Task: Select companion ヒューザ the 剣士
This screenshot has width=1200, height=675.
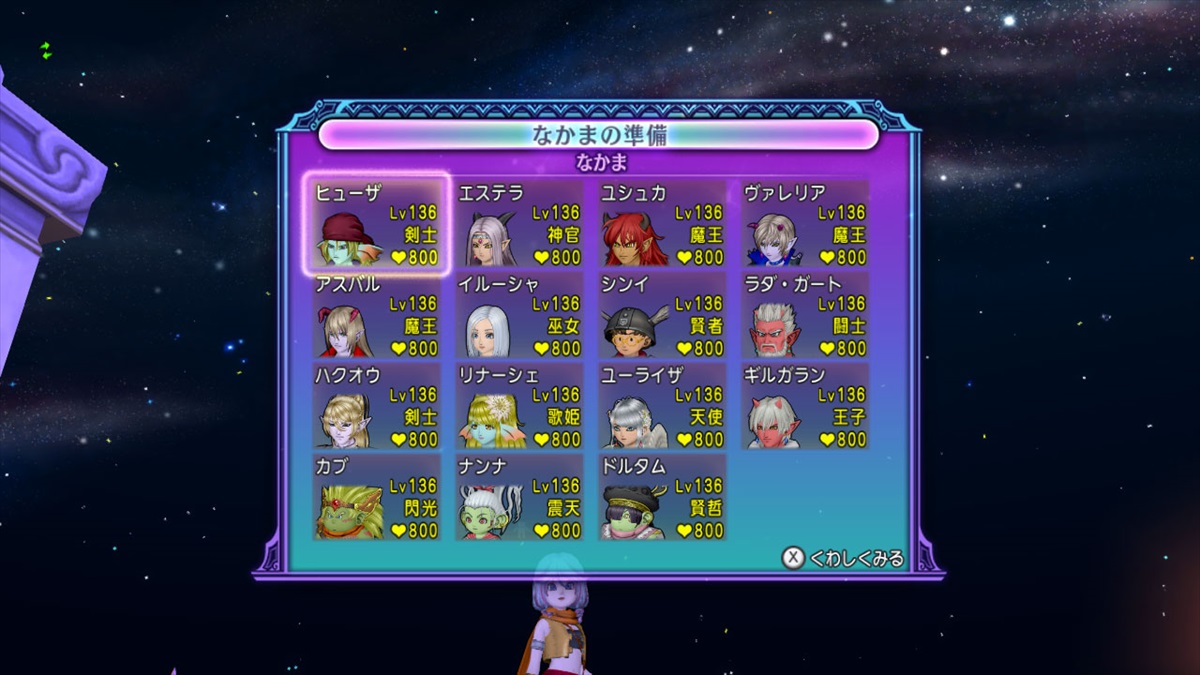Action: (376, 224)
